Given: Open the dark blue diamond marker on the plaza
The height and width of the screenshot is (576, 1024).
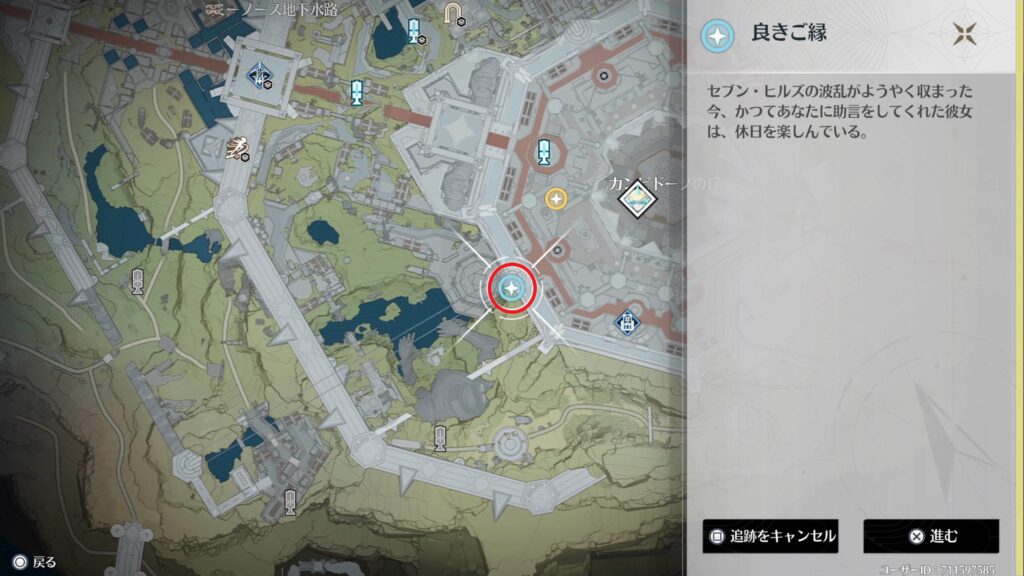Looking at the screenshot, I should pos(261,72).
